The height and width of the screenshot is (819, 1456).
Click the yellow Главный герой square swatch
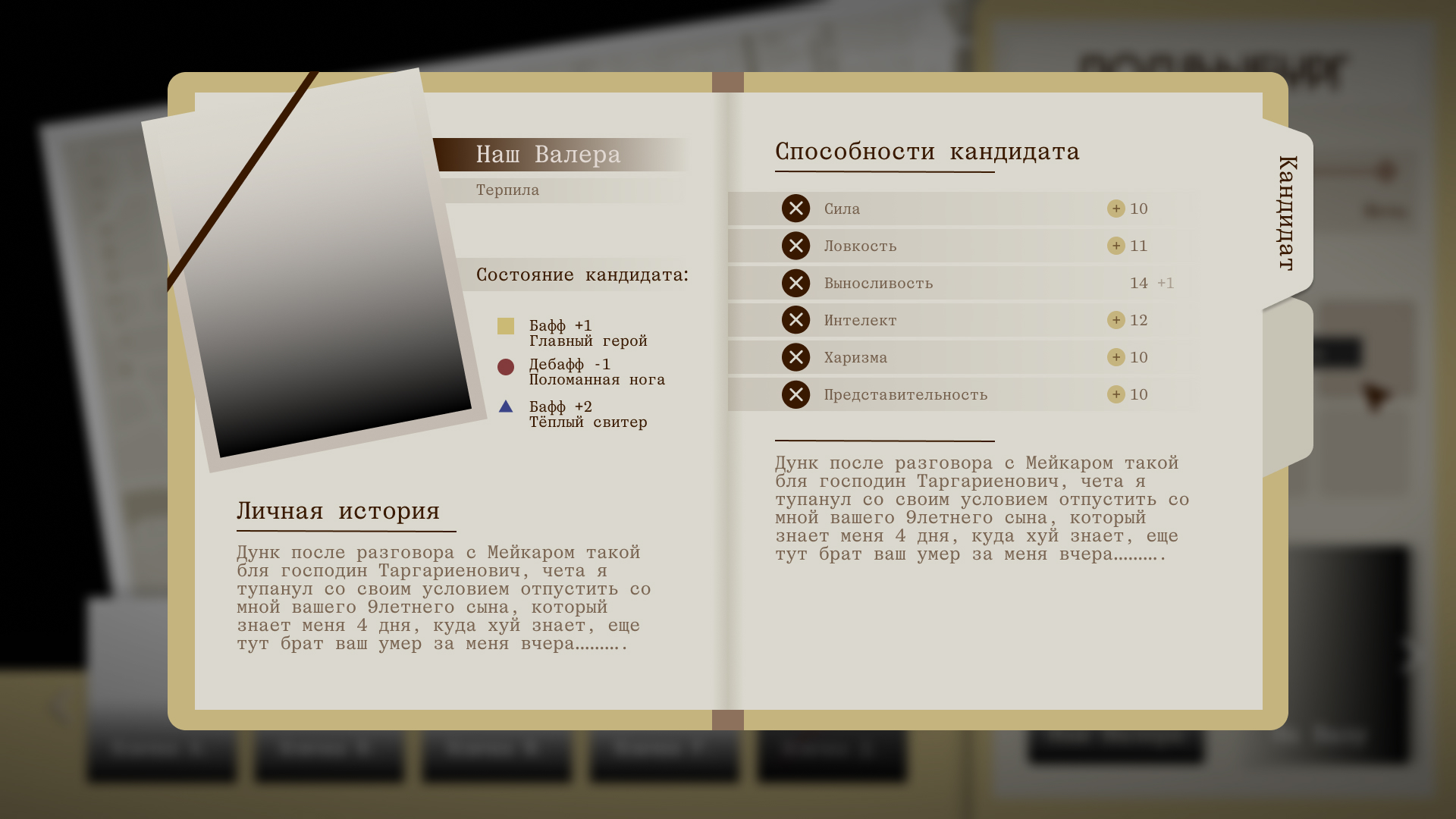pyautogui.click(x=506, y=326)
